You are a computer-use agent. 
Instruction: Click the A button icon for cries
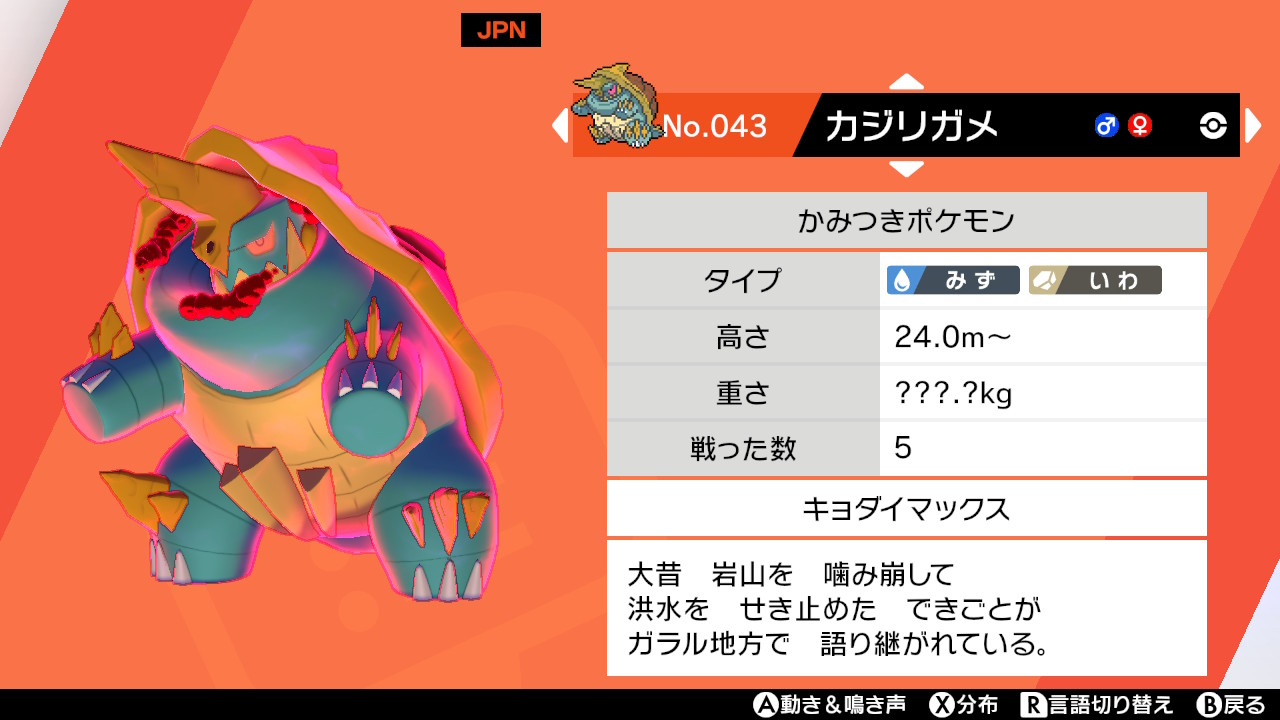pos(767,705)
